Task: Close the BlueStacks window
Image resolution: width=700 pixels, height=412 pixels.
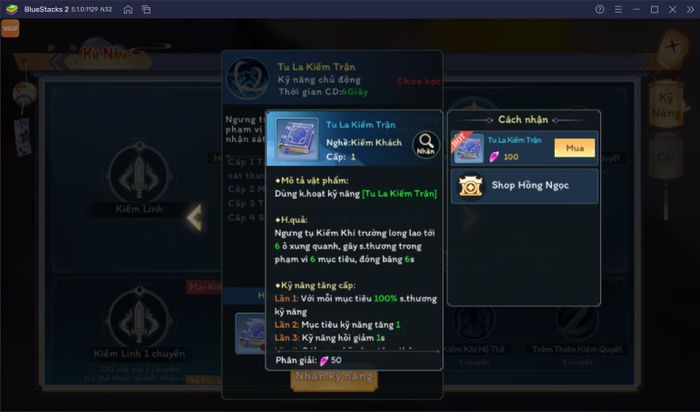Action: tap(677, 9)
